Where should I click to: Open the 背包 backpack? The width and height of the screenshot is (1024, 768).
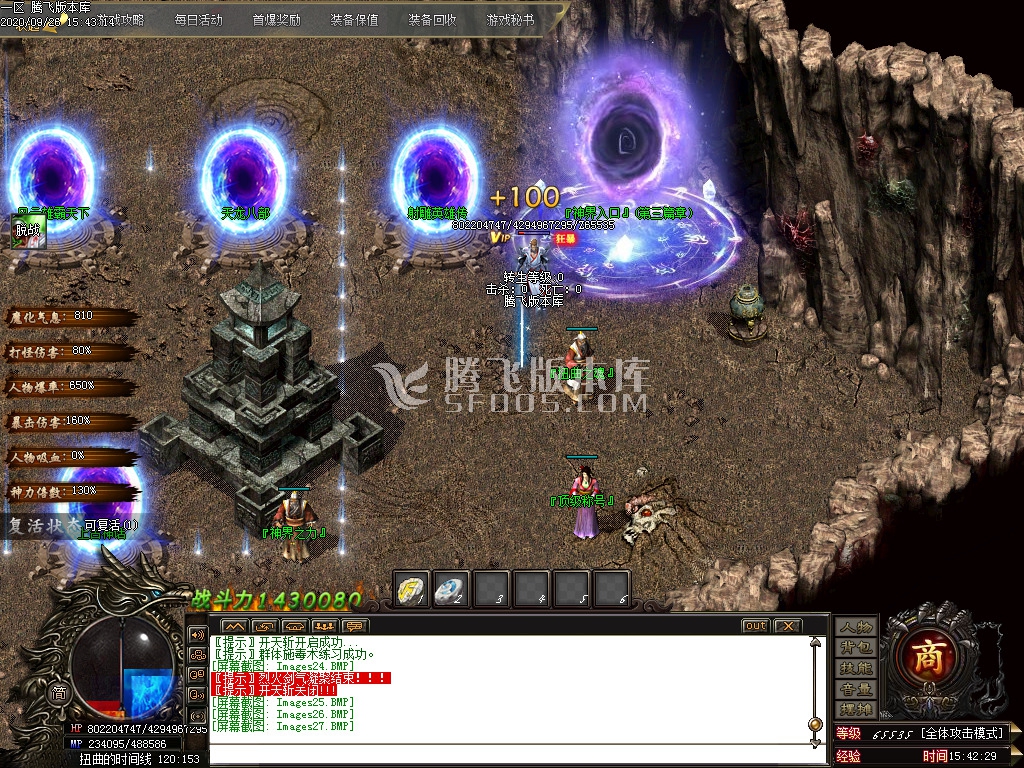857,648
